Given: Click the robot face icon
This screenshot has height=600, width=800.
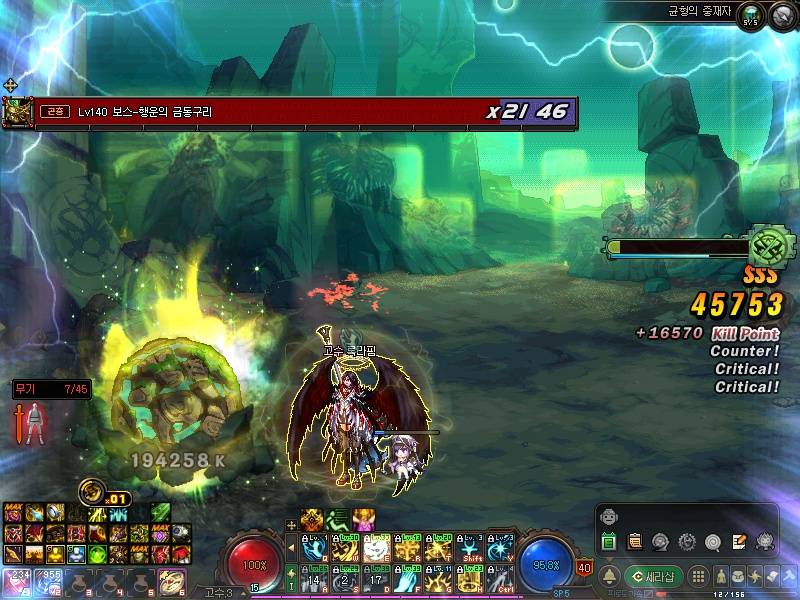Looking at the screenshot, I should [609, 518].
